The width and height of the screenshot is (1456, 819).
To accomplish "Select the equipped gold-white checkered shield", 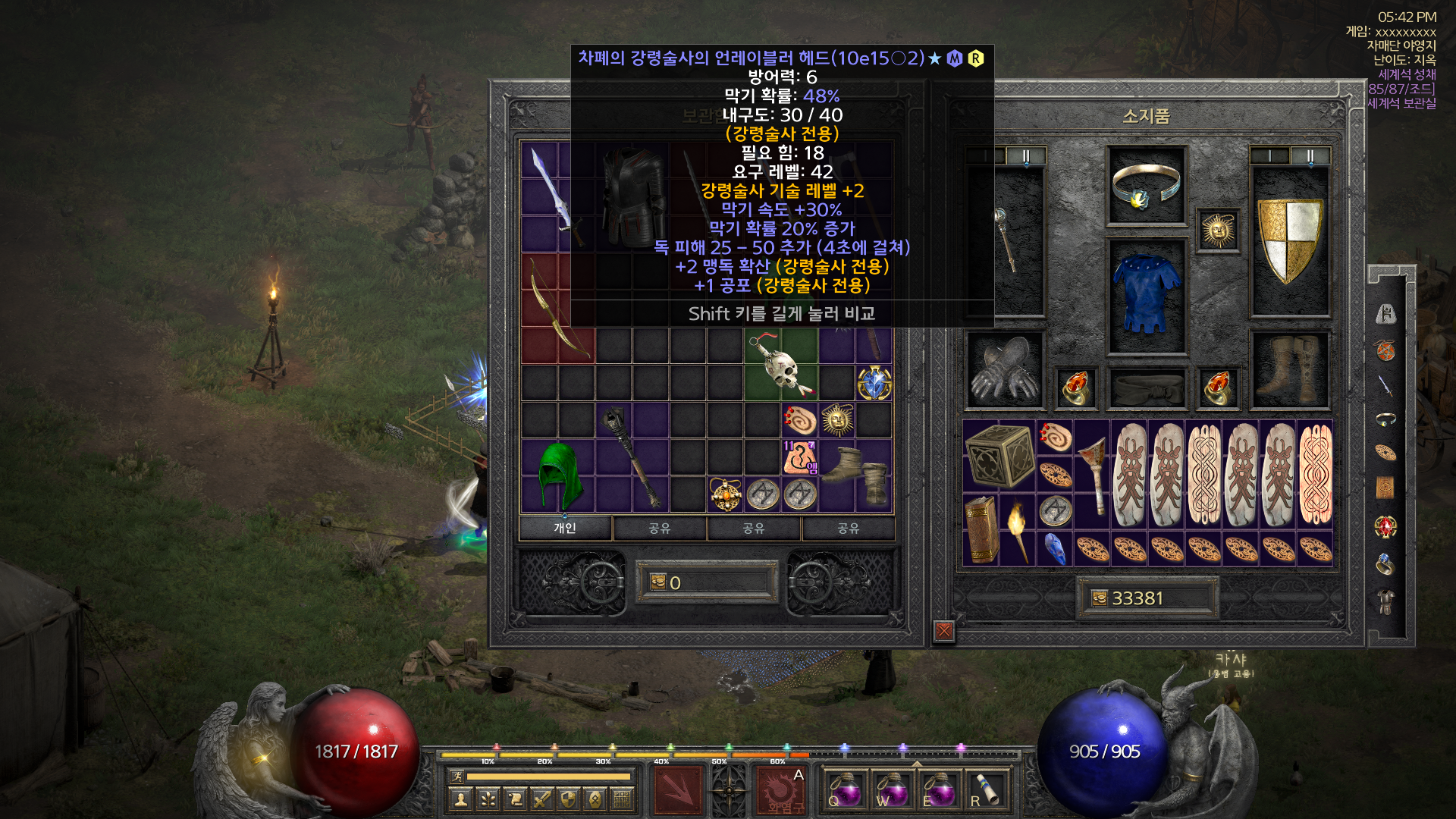I will click(1290, 239).
